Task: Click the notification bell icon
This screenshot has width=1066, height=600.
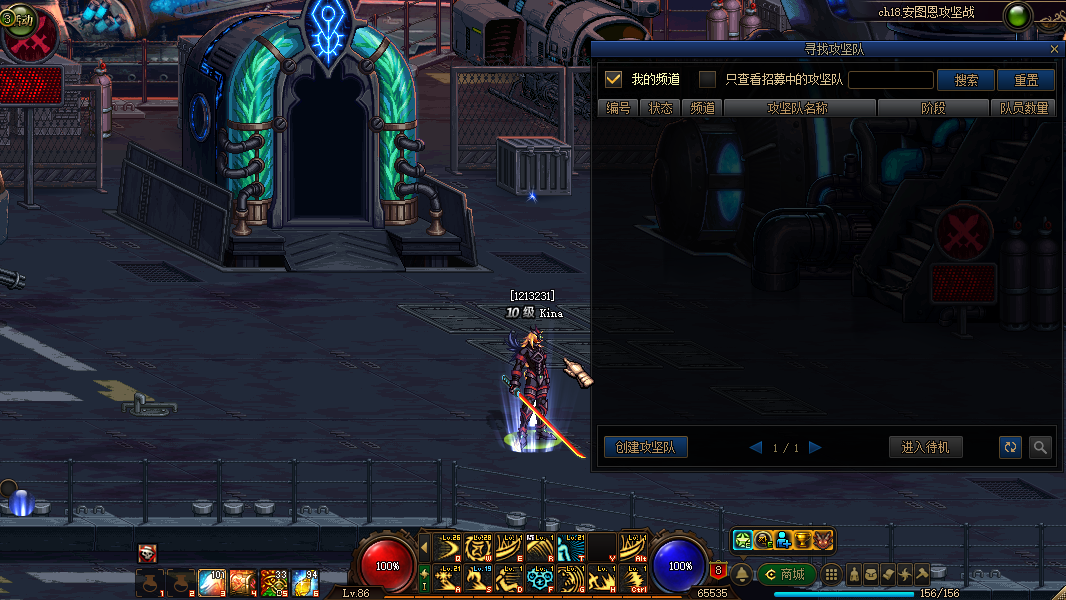Action: 742,574
